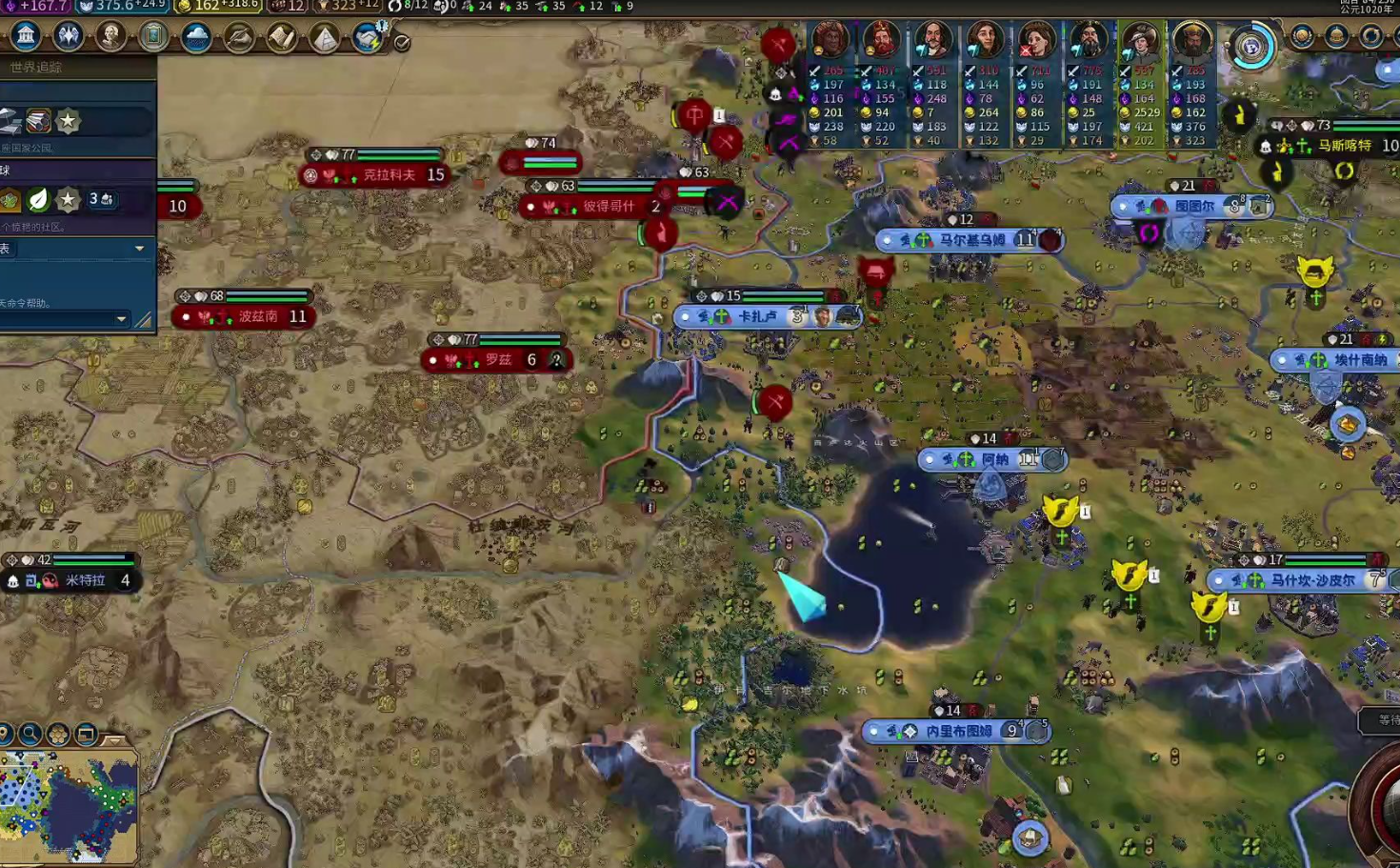Viewport: 1400px width, 868px height.
Task: Open the climate rain cloud screen
Action: point(196,37)
